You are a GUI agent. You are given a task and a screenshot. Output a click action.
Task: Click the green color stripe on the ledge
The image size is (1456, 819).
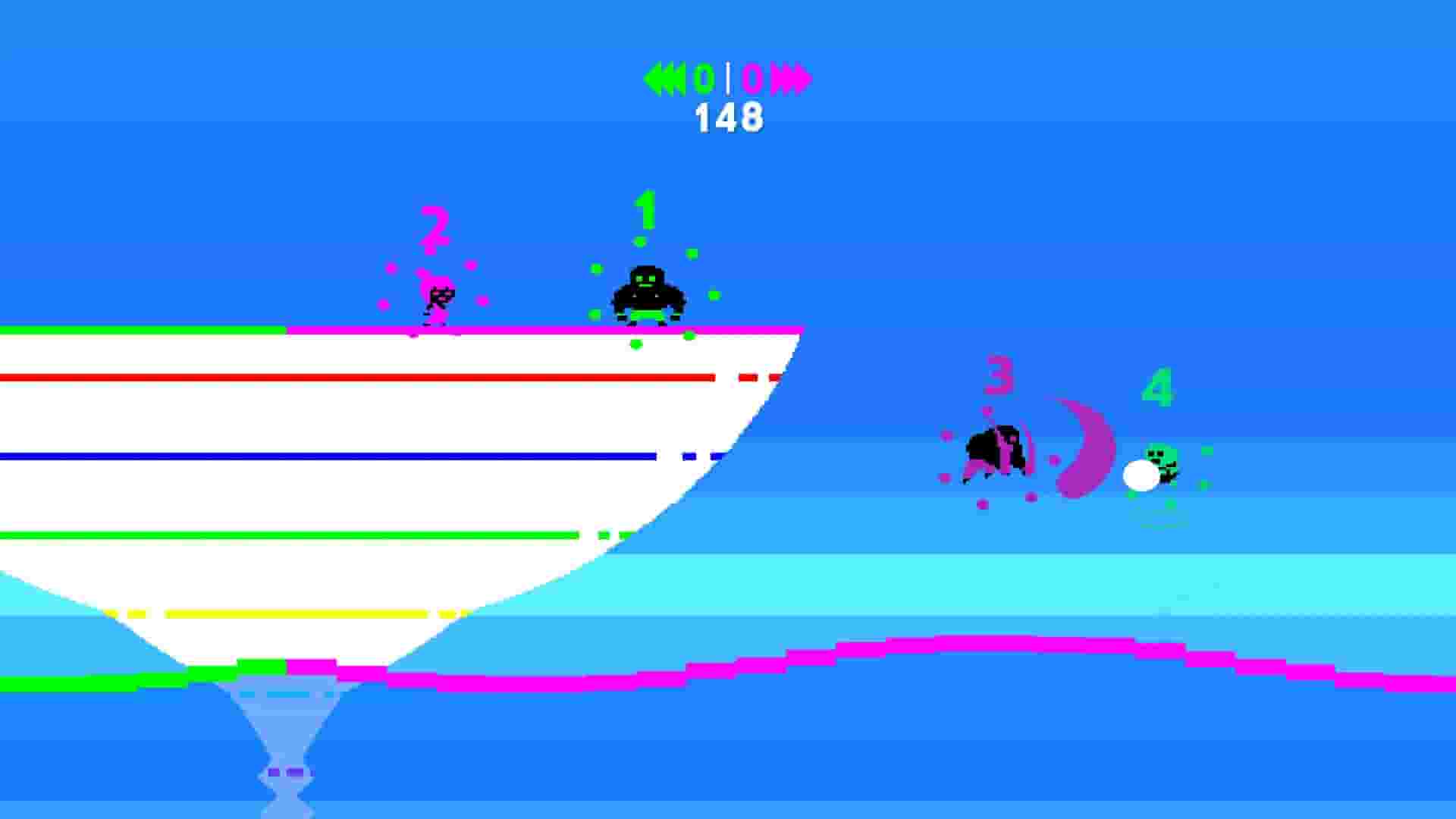[136, 329]
